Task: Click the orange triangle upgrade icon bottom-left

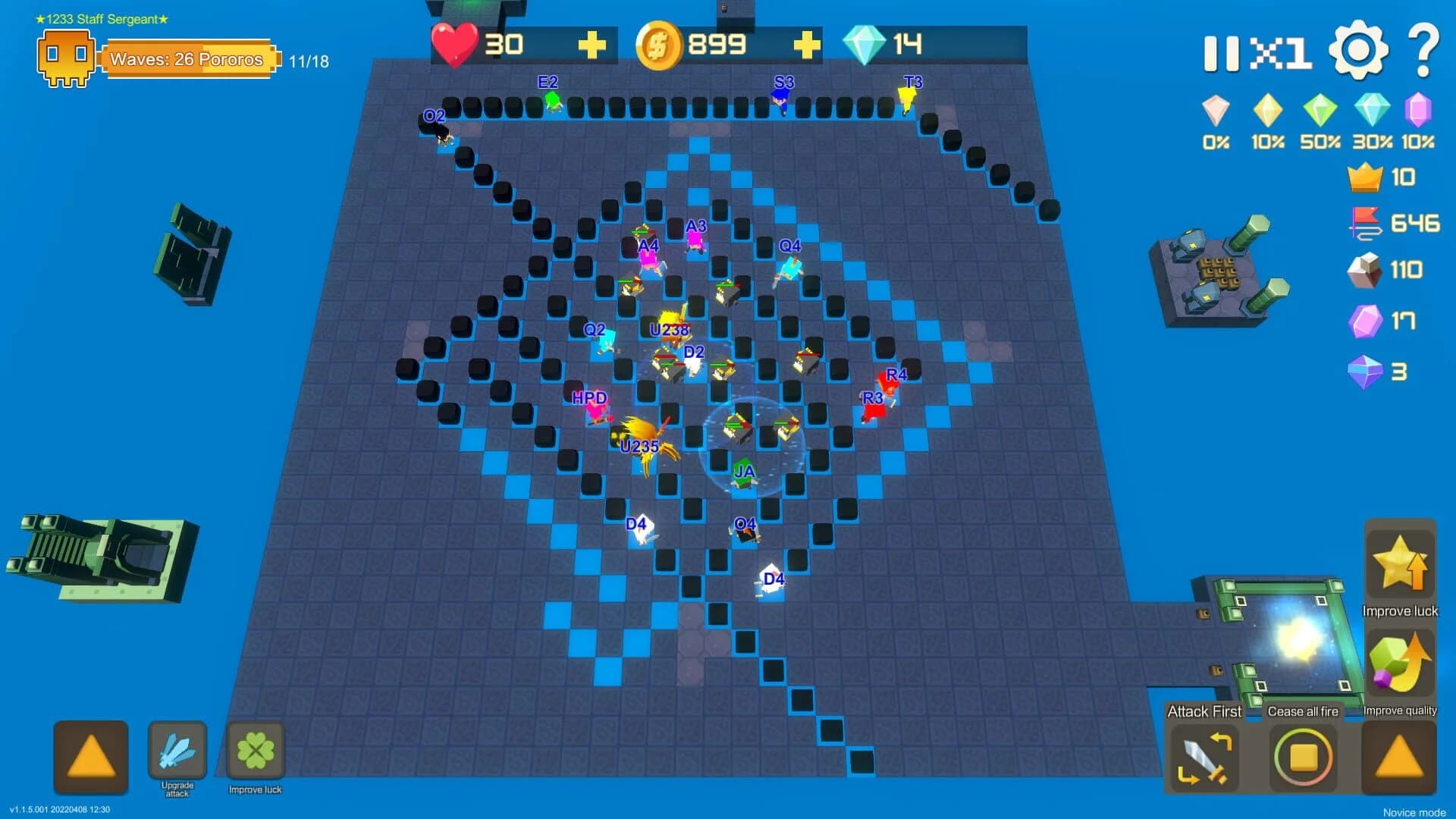Action: click(89, 757)
